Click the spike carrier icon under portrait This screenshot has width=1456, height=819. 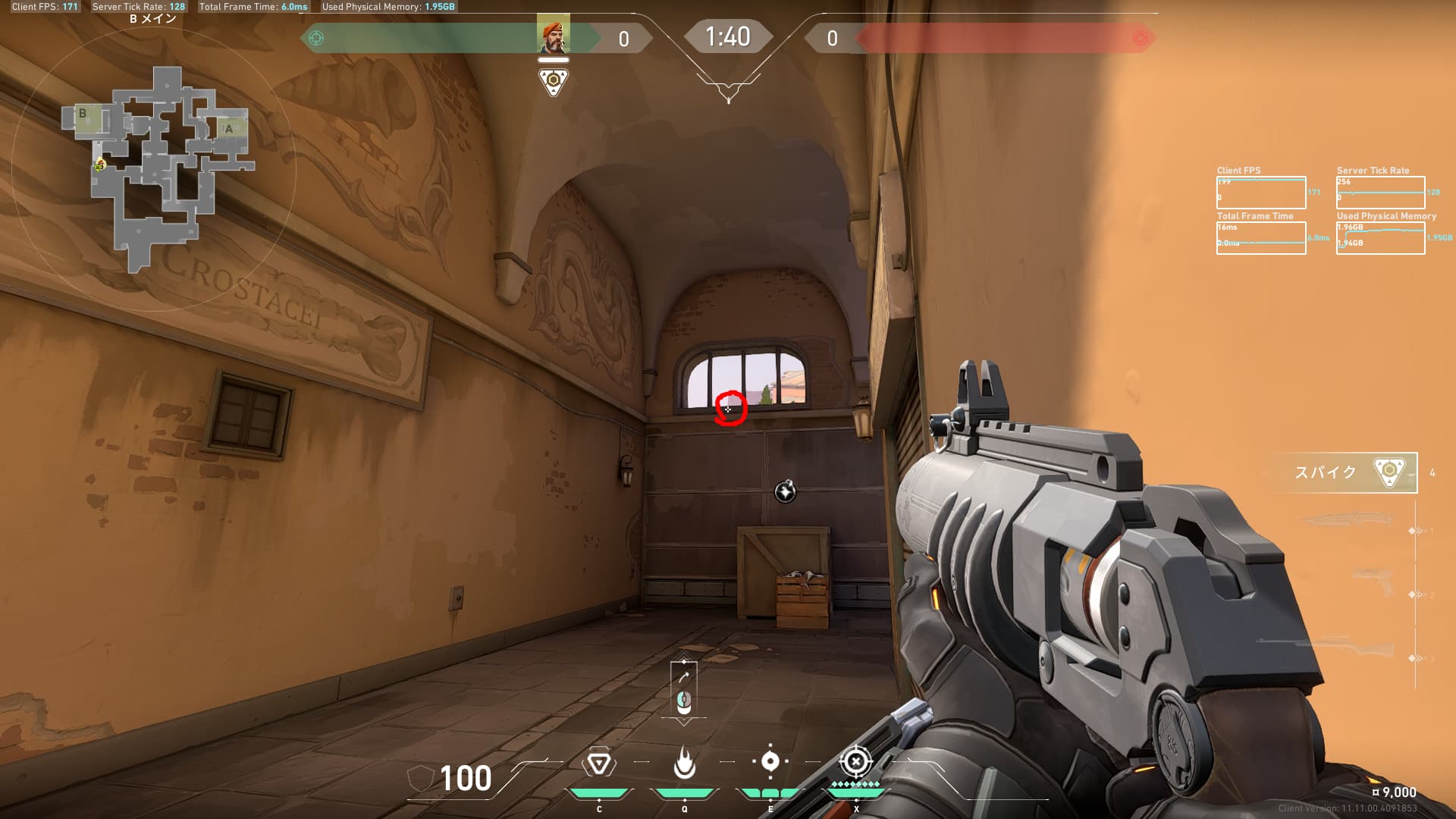pos(553,81)
